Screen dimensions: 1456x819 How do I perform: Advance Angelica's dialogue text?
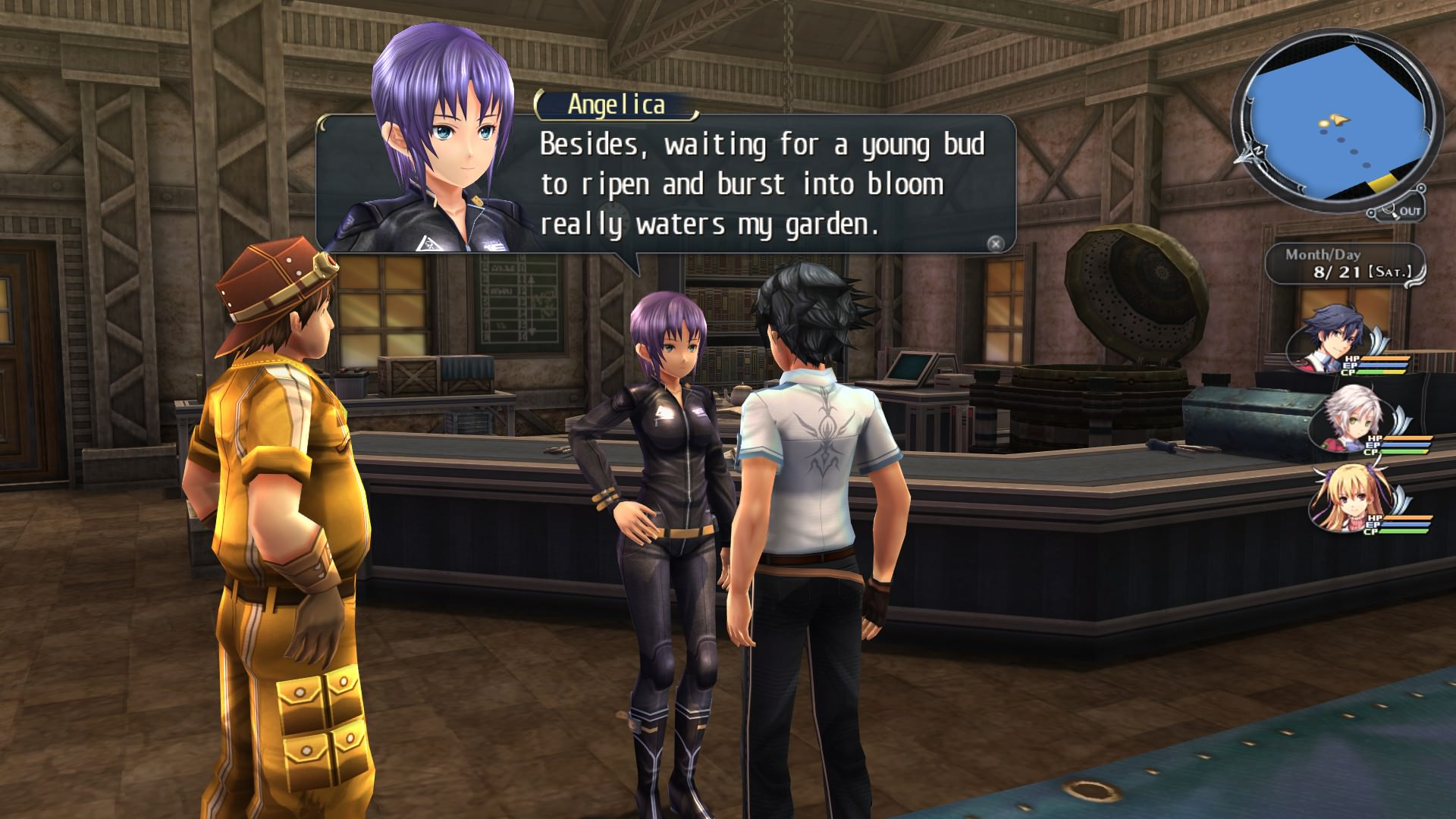(x=762, y=184)
